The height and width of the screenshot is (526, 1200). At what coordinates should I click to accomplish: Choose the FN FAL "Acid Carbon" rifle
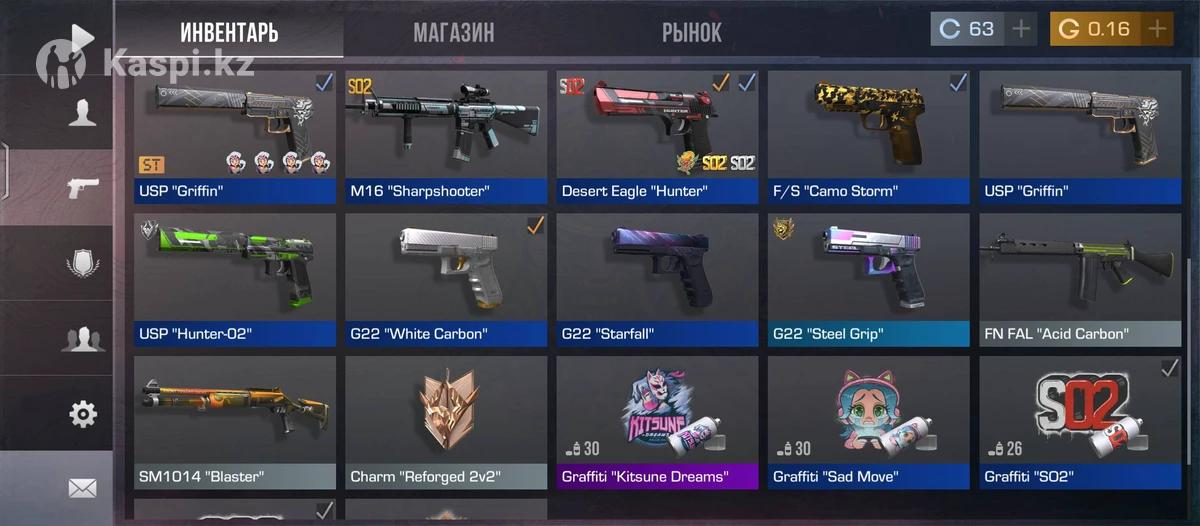click(x=1080, y=279)
